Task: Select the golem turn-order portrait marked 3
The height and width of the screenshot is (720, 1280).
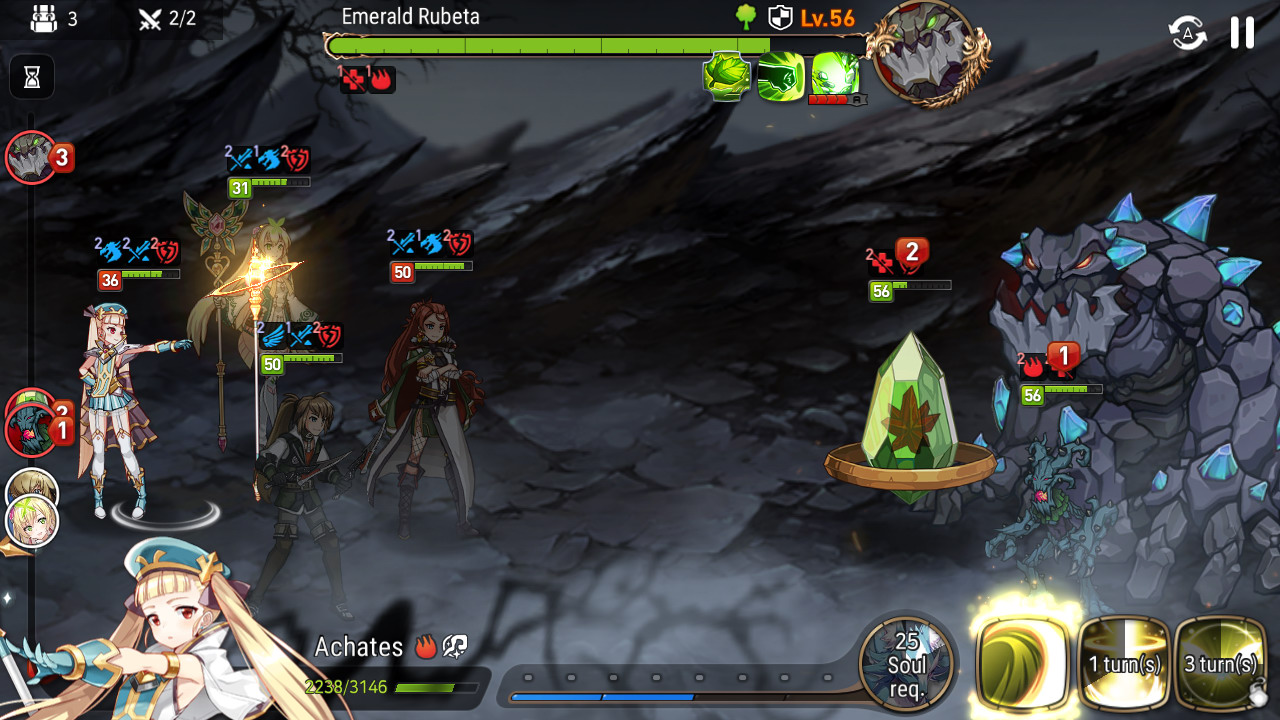Action: [x=32, y=158]
